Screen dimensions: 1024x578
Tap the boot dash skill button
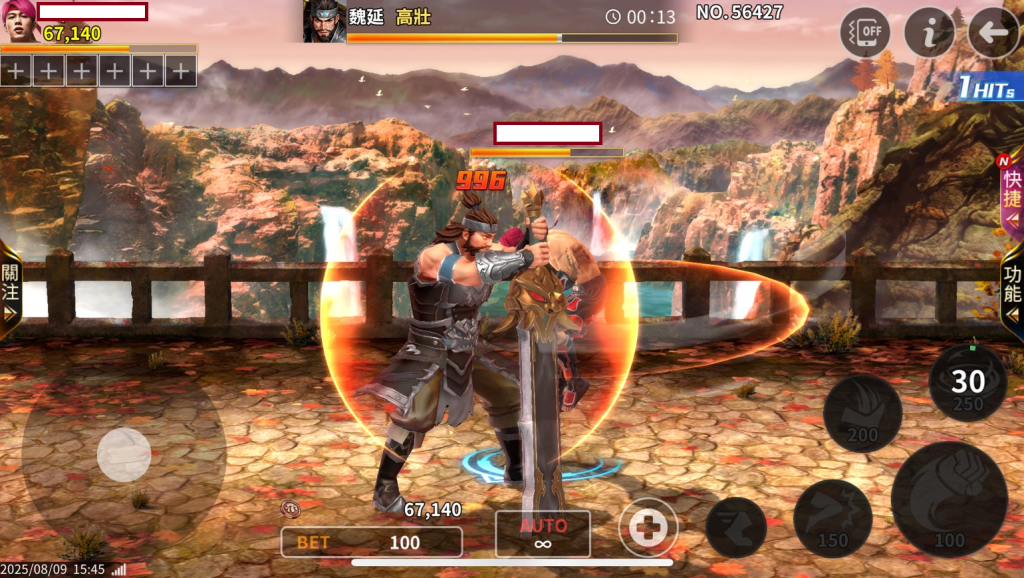coord(736,527)
